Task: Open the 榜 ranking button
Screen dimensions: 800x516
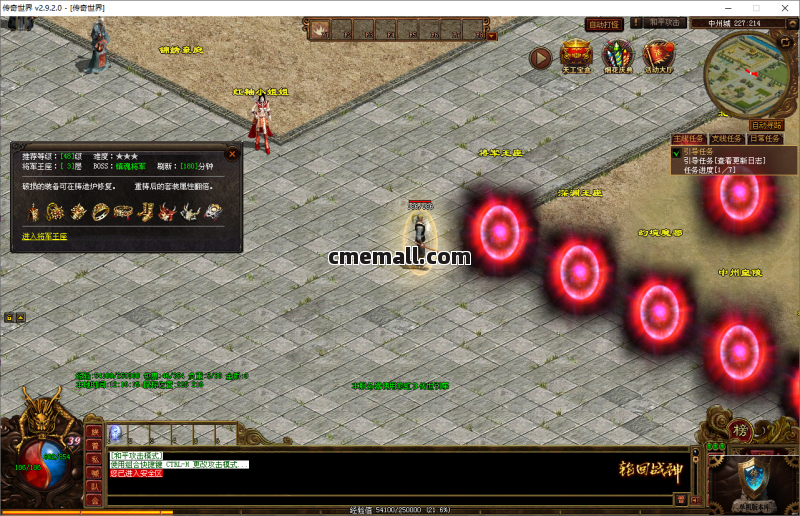Action: 742,429
